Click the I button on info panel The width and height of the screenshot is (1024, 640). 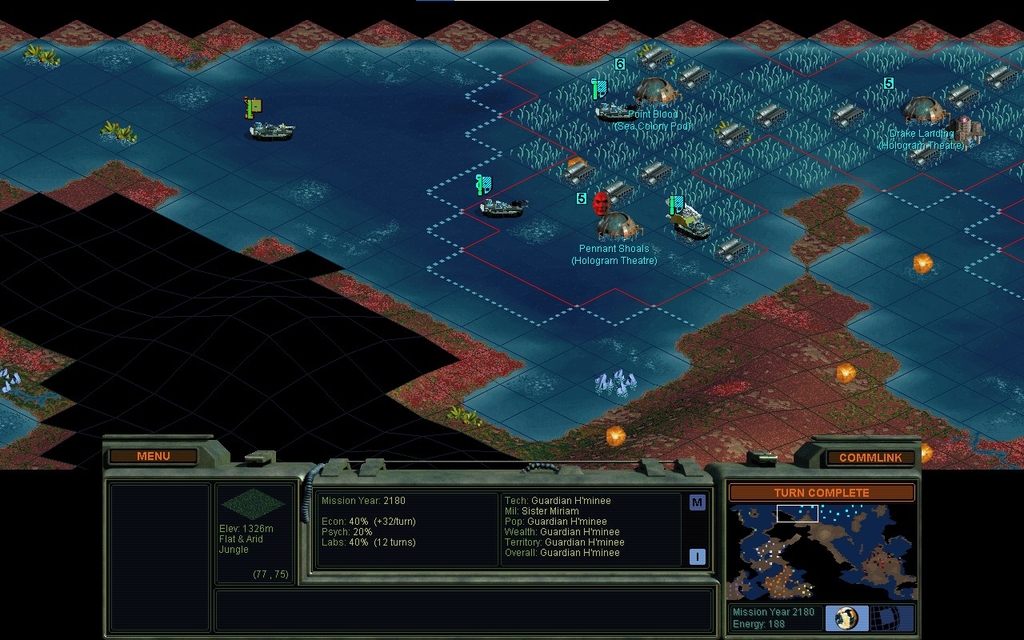coord(697,557)
